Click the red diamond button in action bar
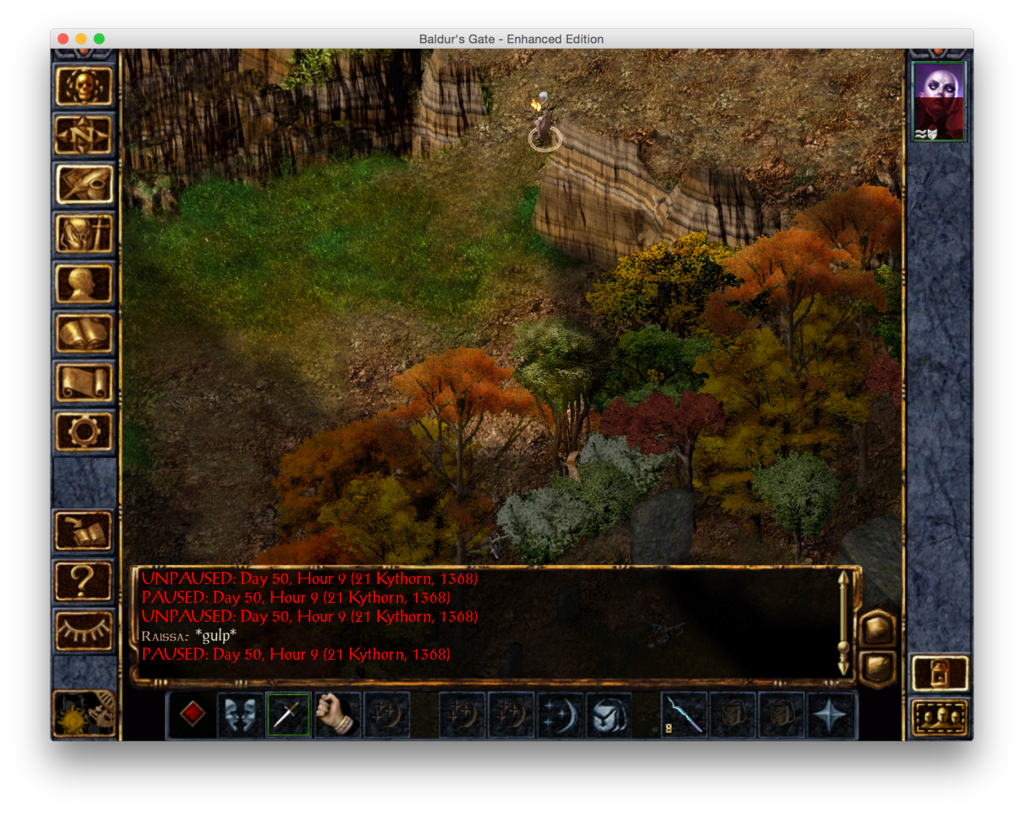Image resolution: width=1024 pixels, height=813 pixels. [x=192, y=714]
